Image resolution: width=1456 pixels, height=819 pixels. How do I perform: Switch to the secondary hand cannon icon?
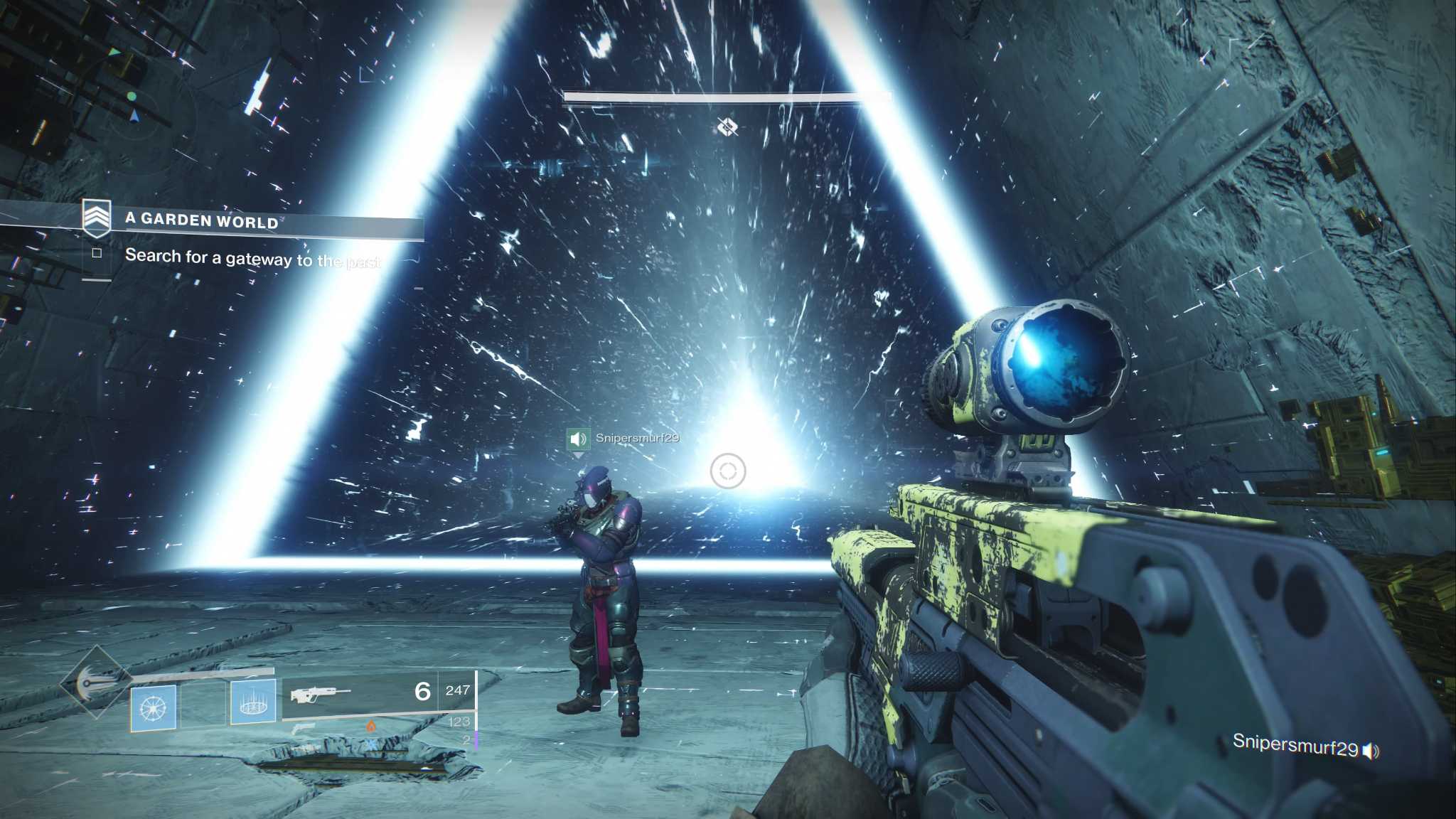(303, 728)
